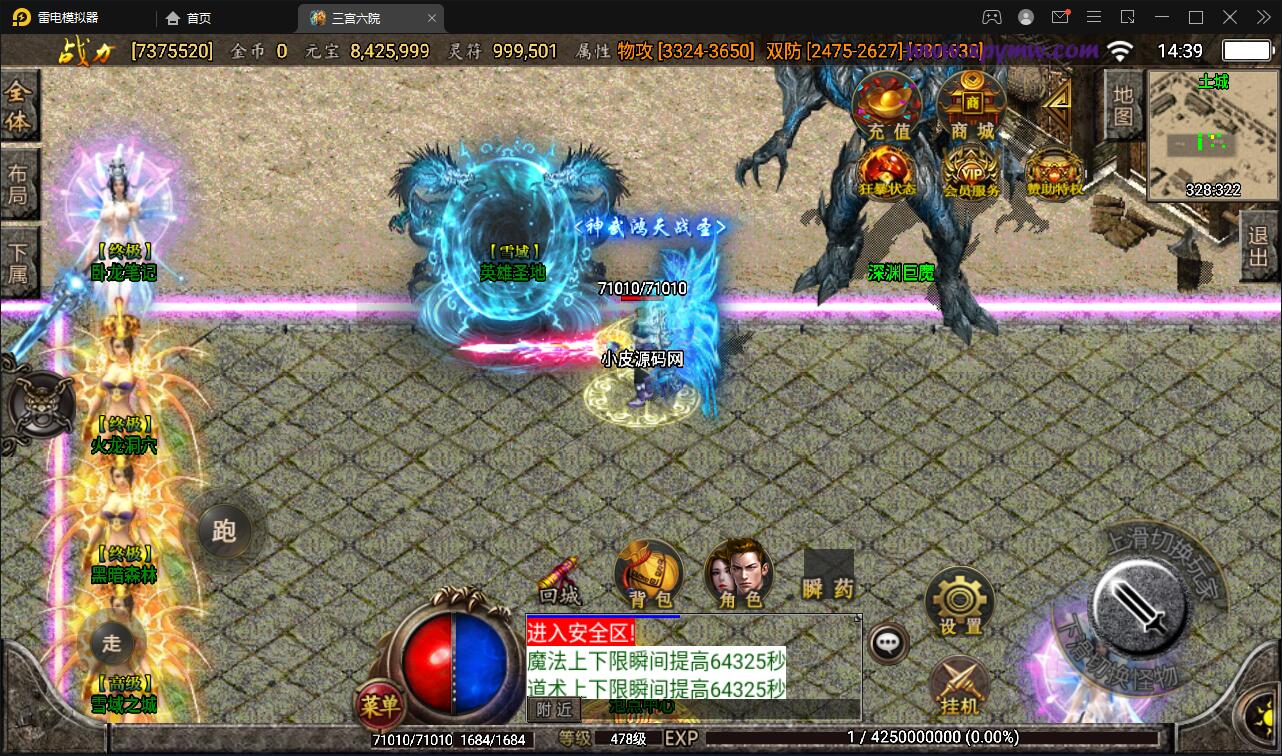This screenshot has height=756, width=1282.
Task: Open the VIP 会员服务 menu
Action: 971,172
